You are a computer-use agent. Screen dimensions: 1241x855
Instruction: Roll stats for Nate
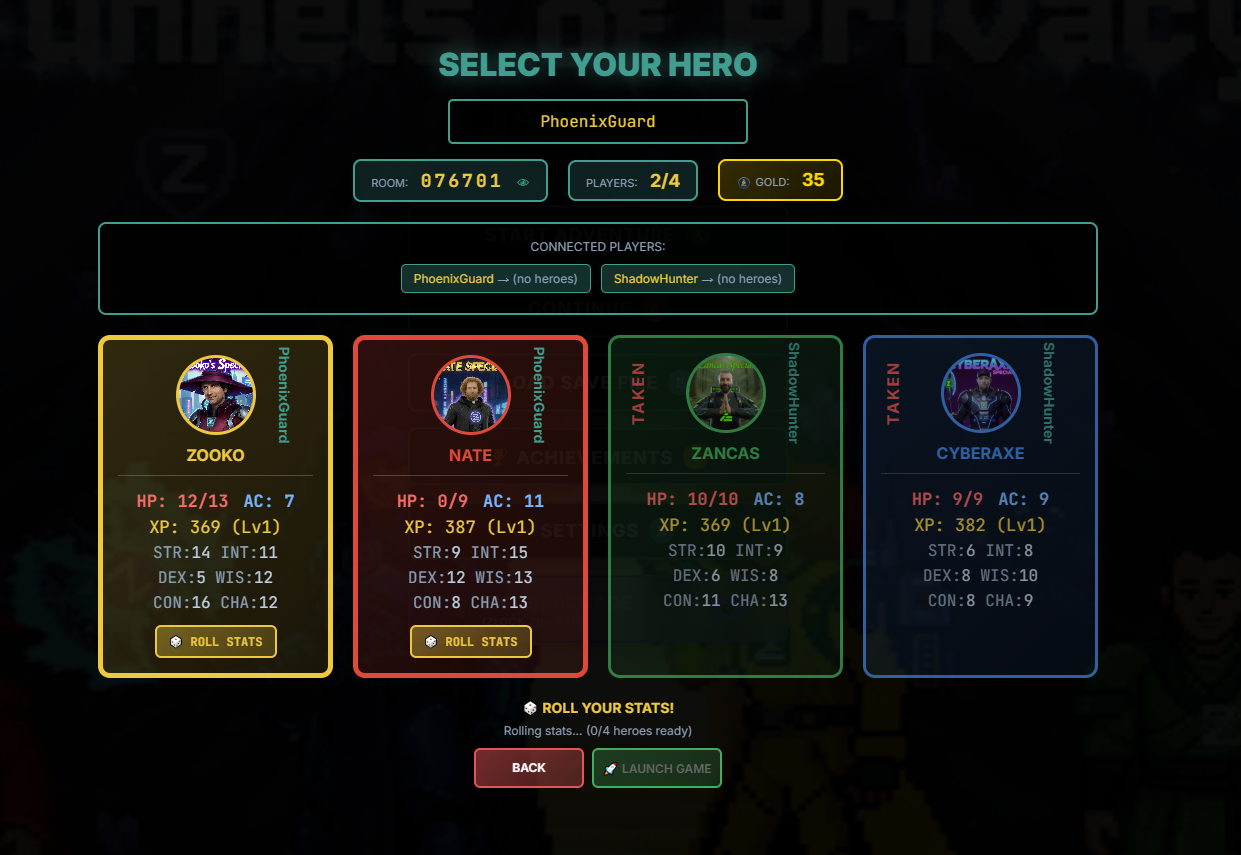pos(471,642)
